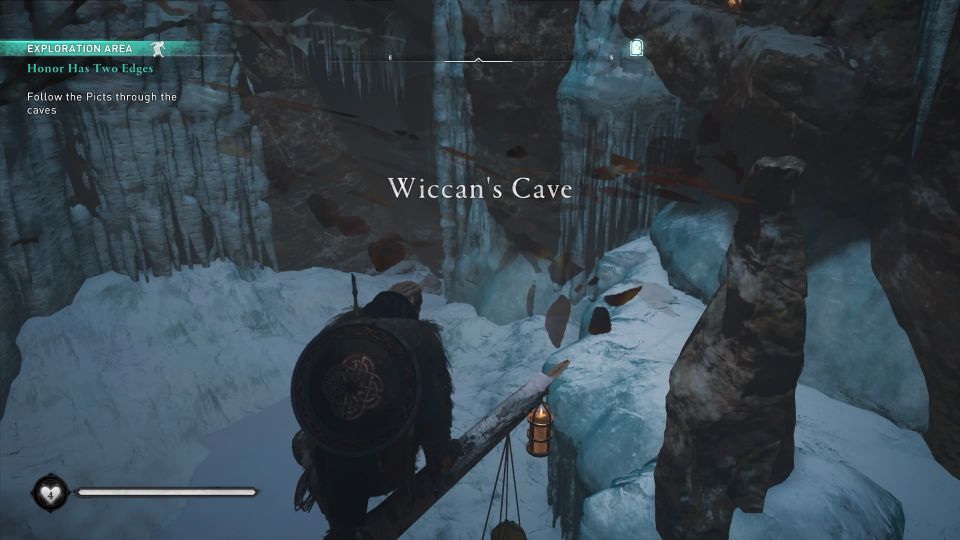
Task: Click the quest marker icon on the compass
Action: [x=637, y=47]
